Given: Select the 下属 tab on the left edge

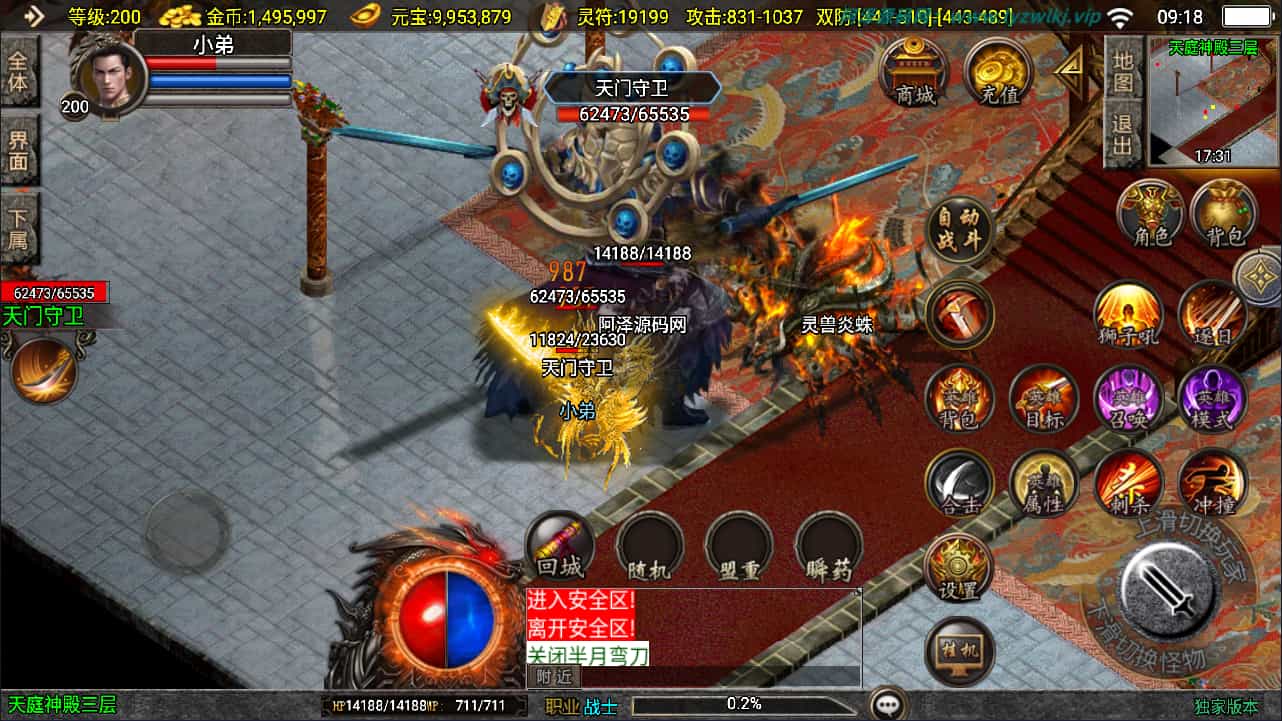Looking at the screenshot, I should click(x=19, y=228).
